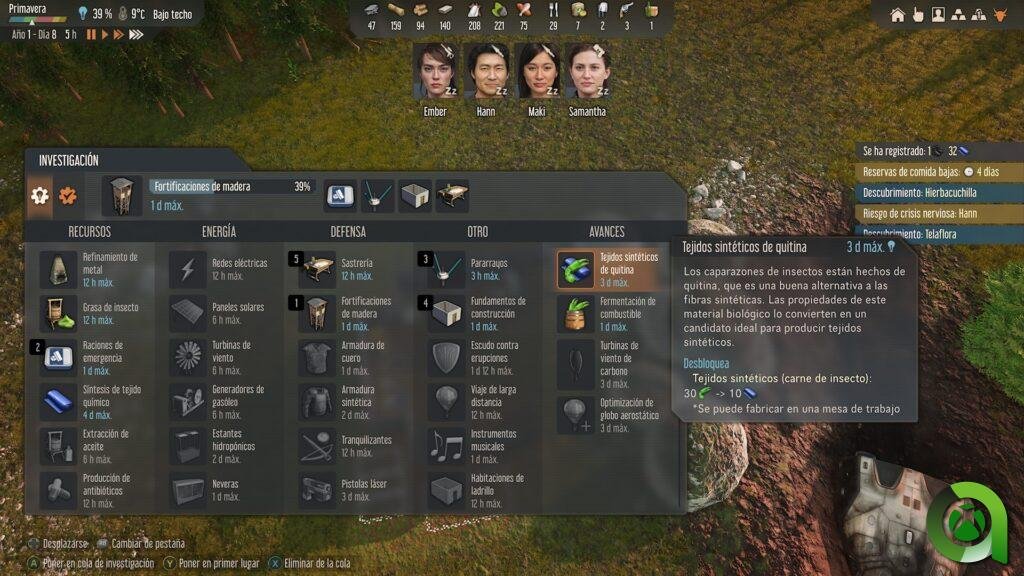Choose the Armadura de cuero research
Image resolution: width=1024 pixels, height=576 pixels.
point(318,357)
